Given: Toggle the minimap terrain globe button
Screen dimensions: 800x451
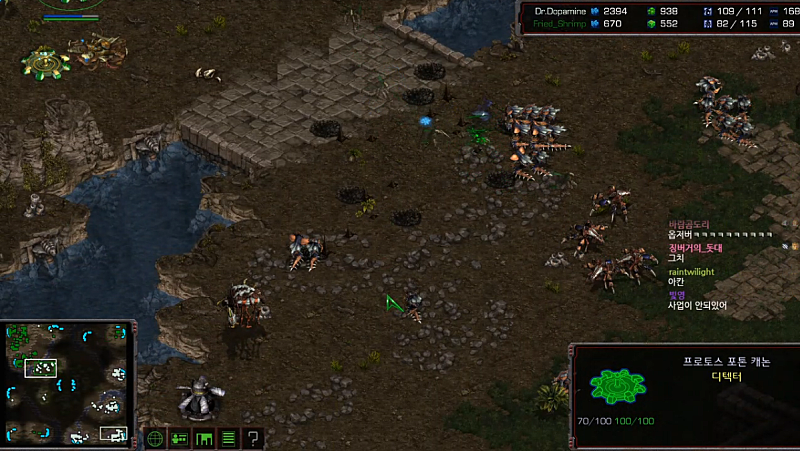Looking at the screenshot, I should (x=155, y=438).
